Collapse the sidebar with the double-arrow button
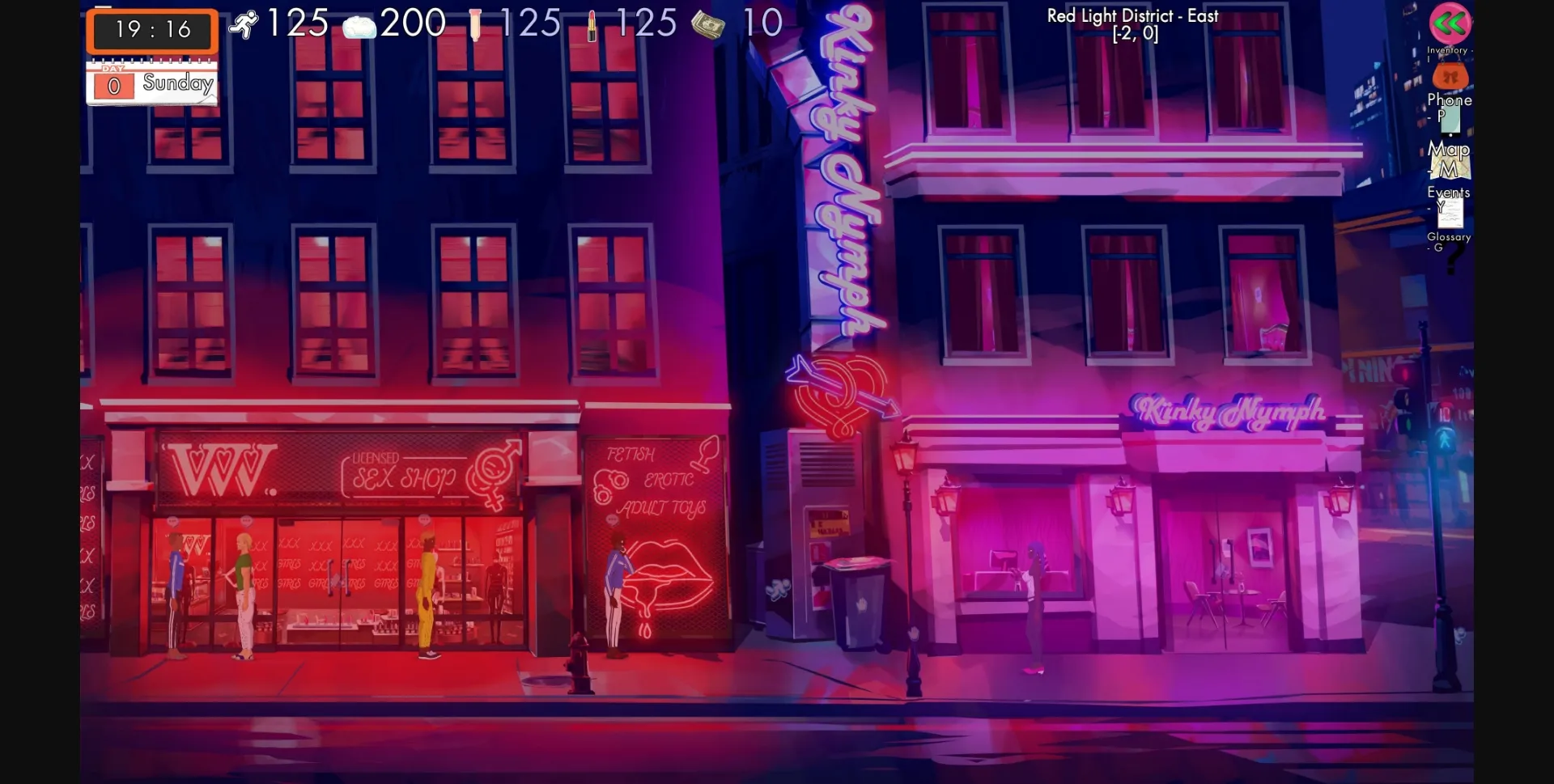Image resolution: width=1554 pixels, height=784 pixels. 1450,24
